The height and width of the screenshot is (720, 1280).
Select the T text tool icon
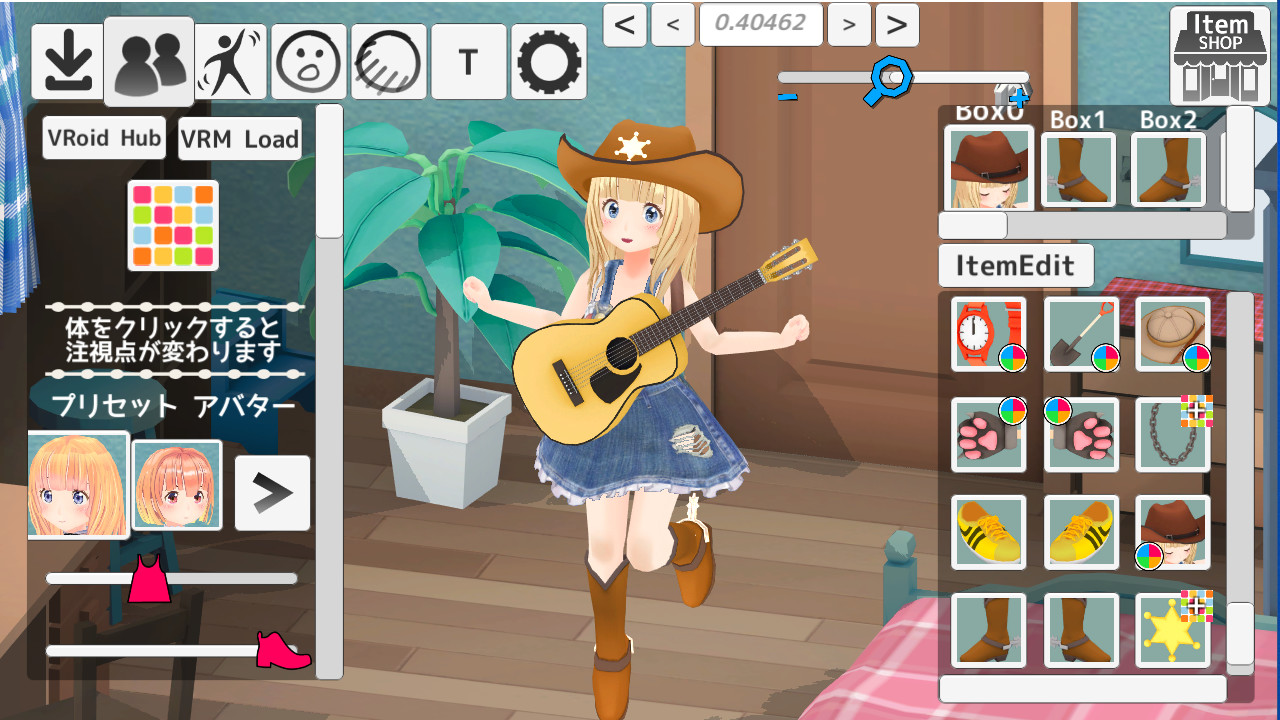[468, 61]
